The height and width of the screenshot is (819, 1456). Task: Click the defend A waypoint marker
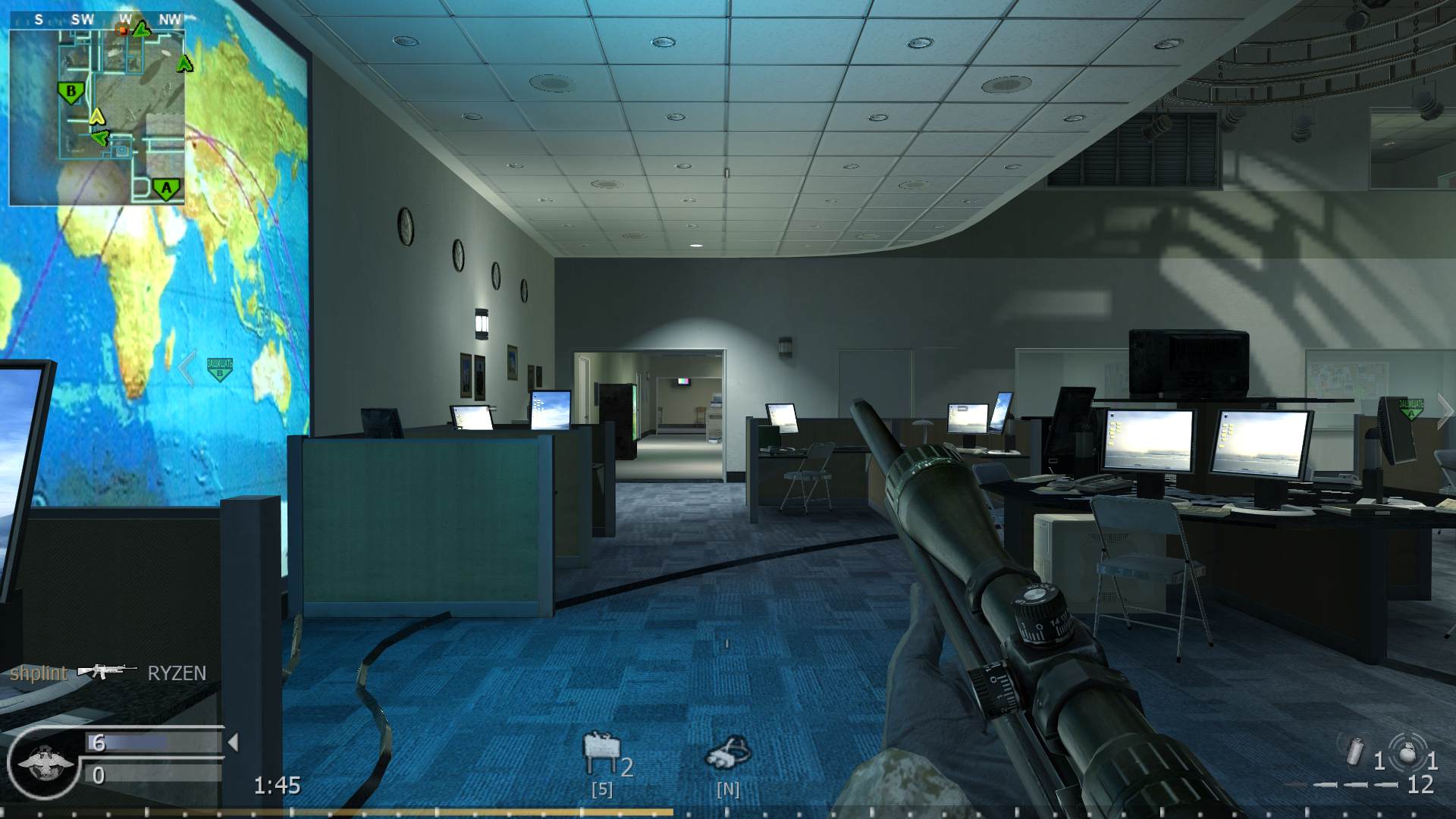click(1410, 409)
